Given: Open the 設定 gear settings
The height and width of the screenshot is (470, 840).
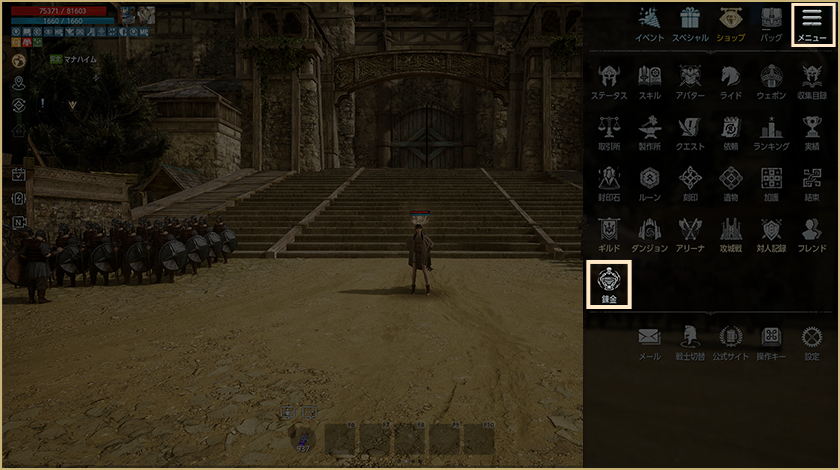Looking at the screenshot, I should pos(812,340).
